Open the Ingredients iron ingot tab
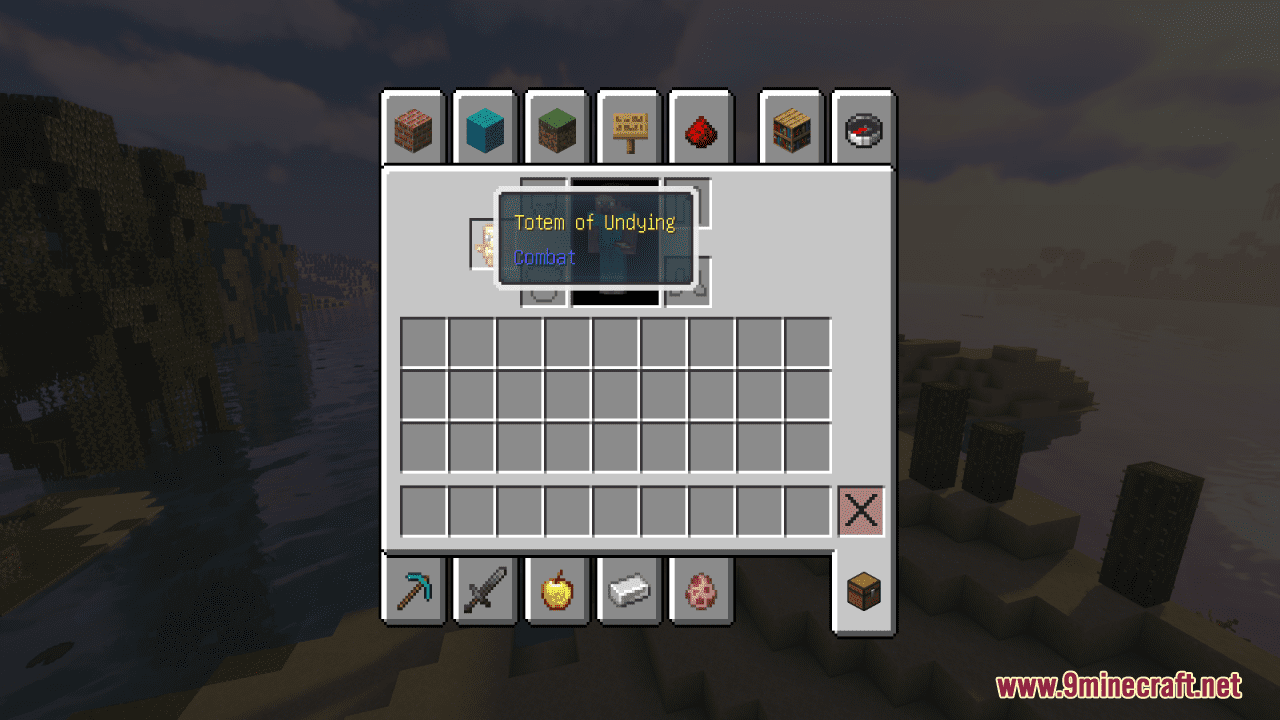The height and width of the screenshot is (720, 1280). (x=628, y=592)
